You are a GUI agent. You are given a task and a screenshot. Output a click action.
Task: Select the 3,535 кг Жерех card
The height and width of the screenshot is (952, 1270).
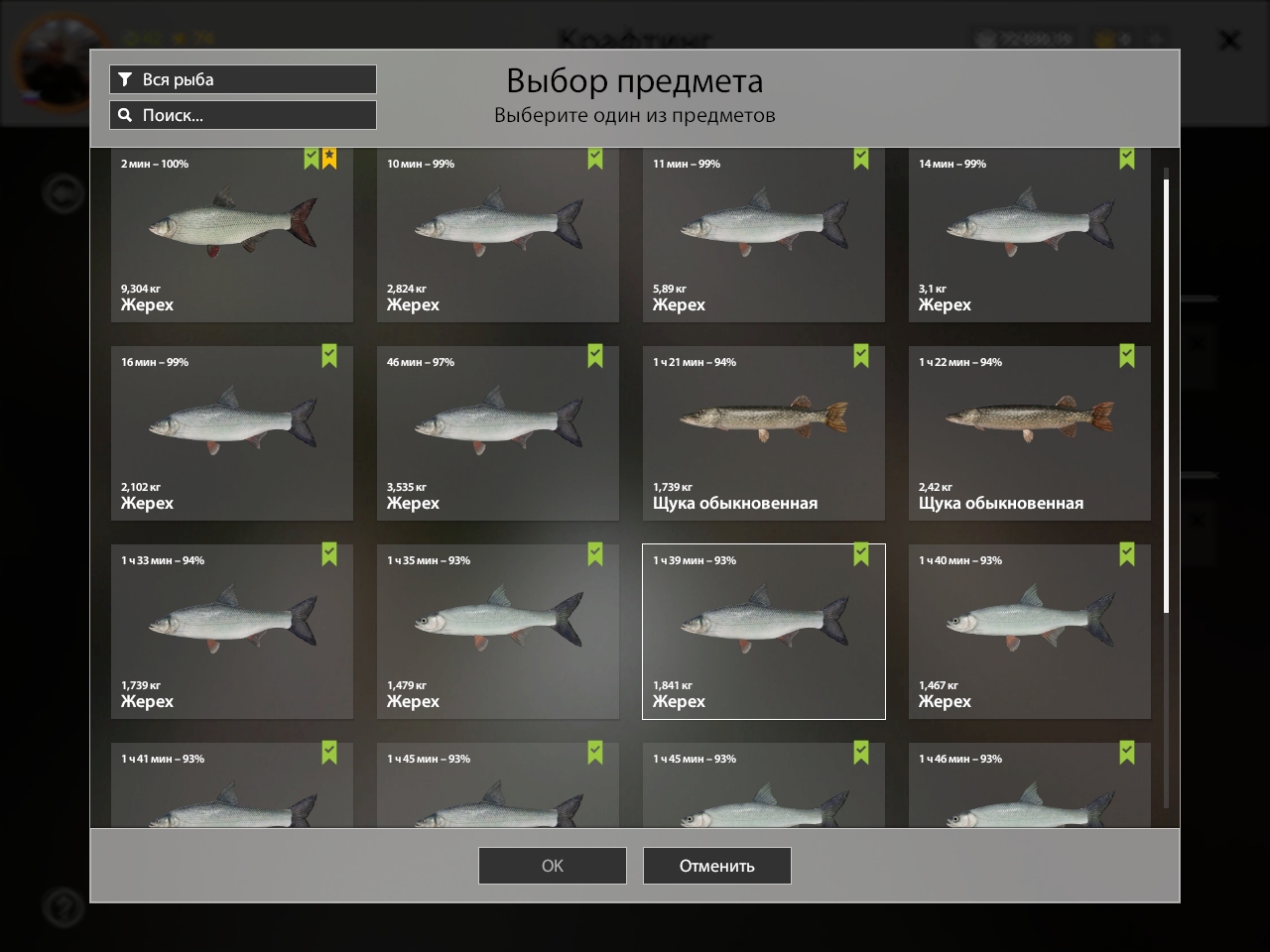498,433
